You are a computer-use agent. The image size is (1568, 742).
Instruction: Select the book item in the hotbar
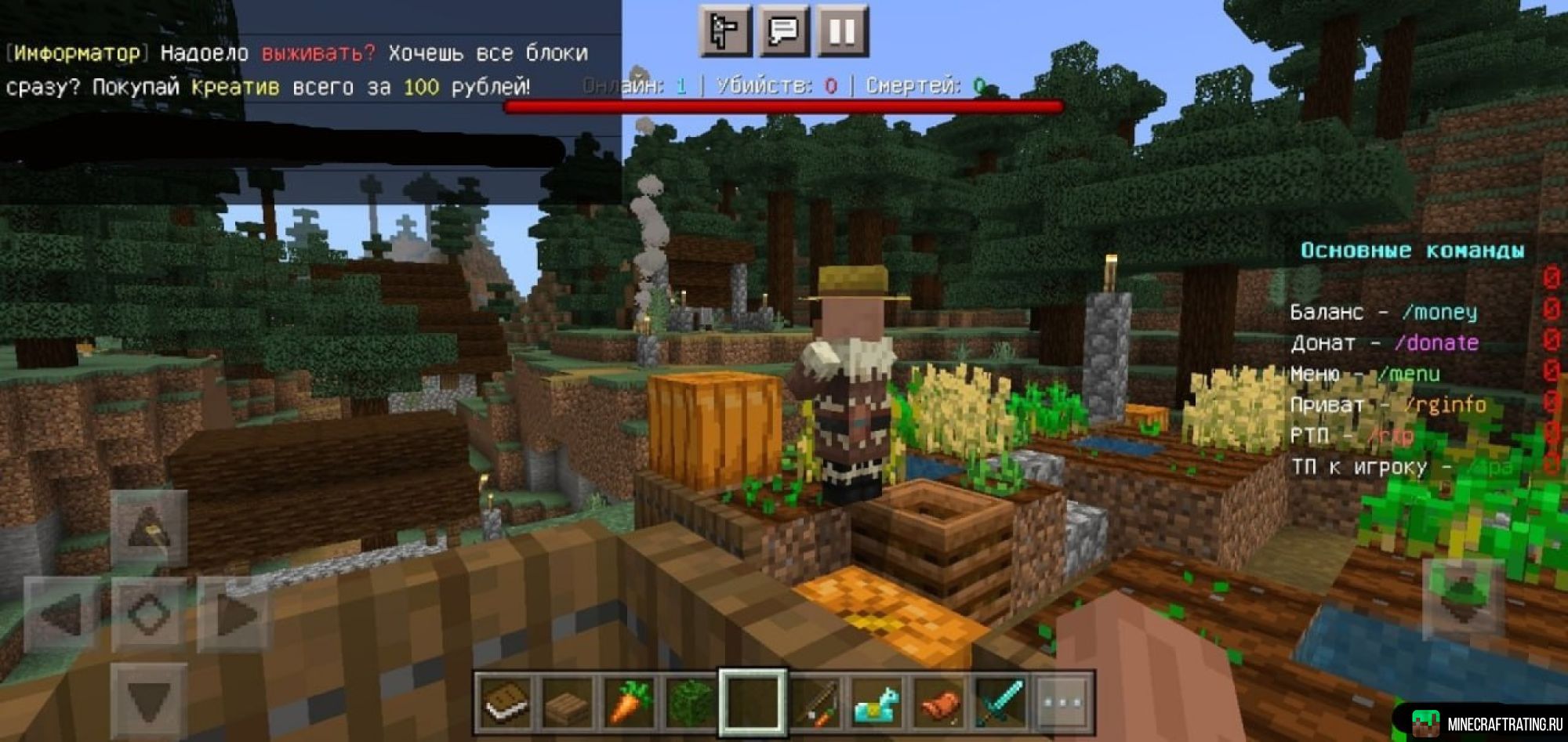point(506,701)
